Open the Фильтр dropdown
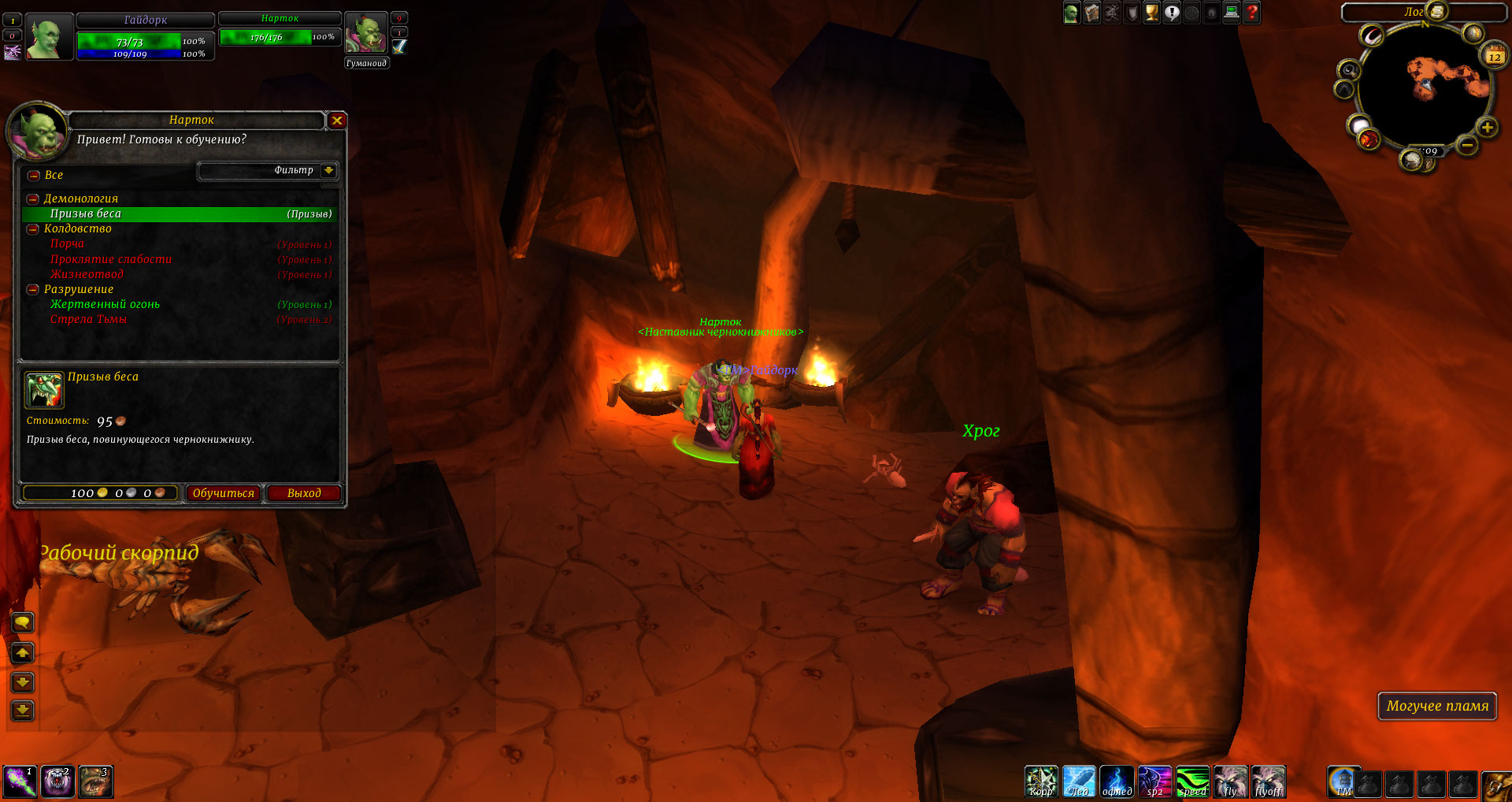The width and height of the screenshot is (1512, 802). point(328,170)
